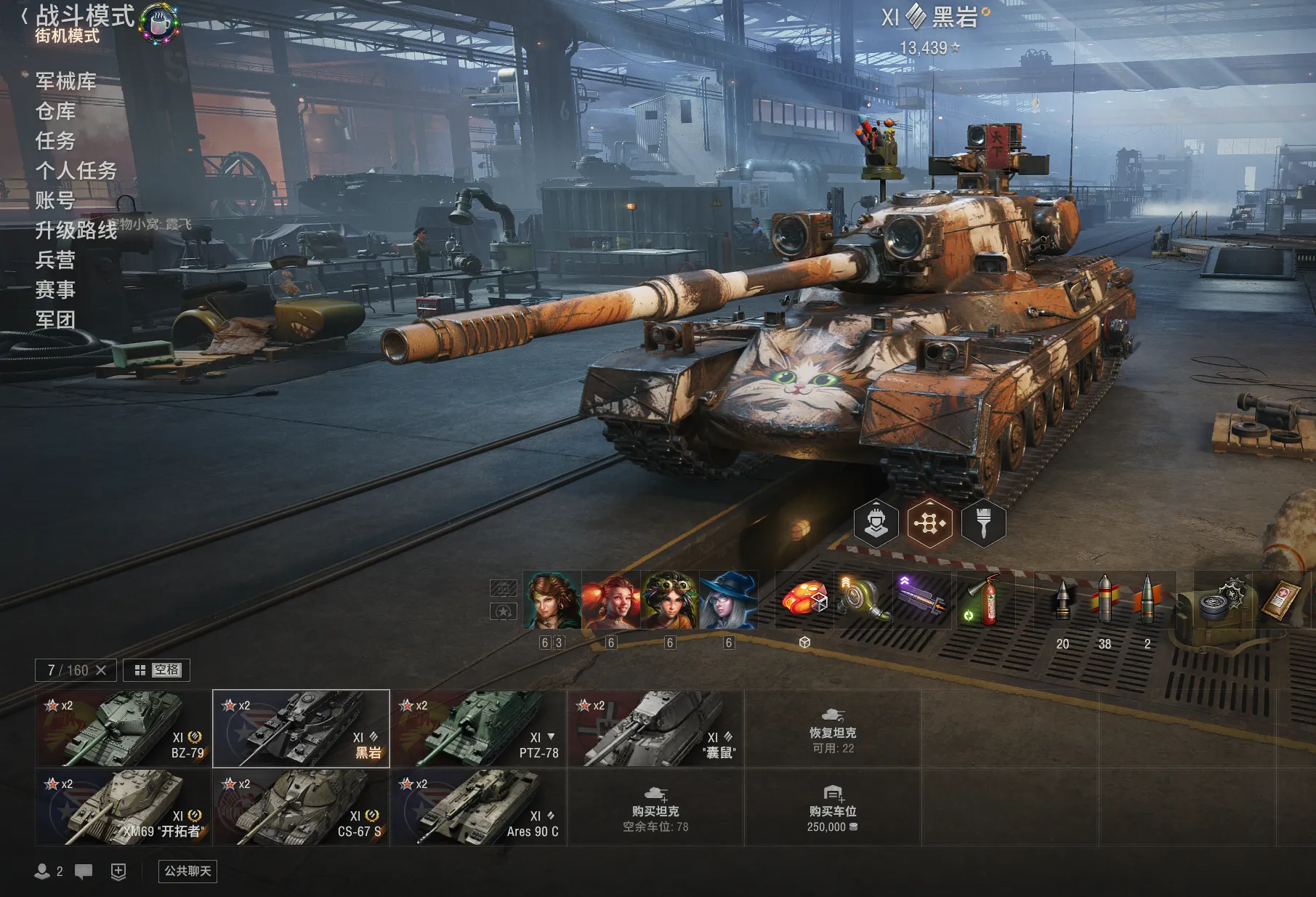The height and width of the screenshot is (897, 1316).
Task: Open 个人任务 personal missions
Action: 76,171
